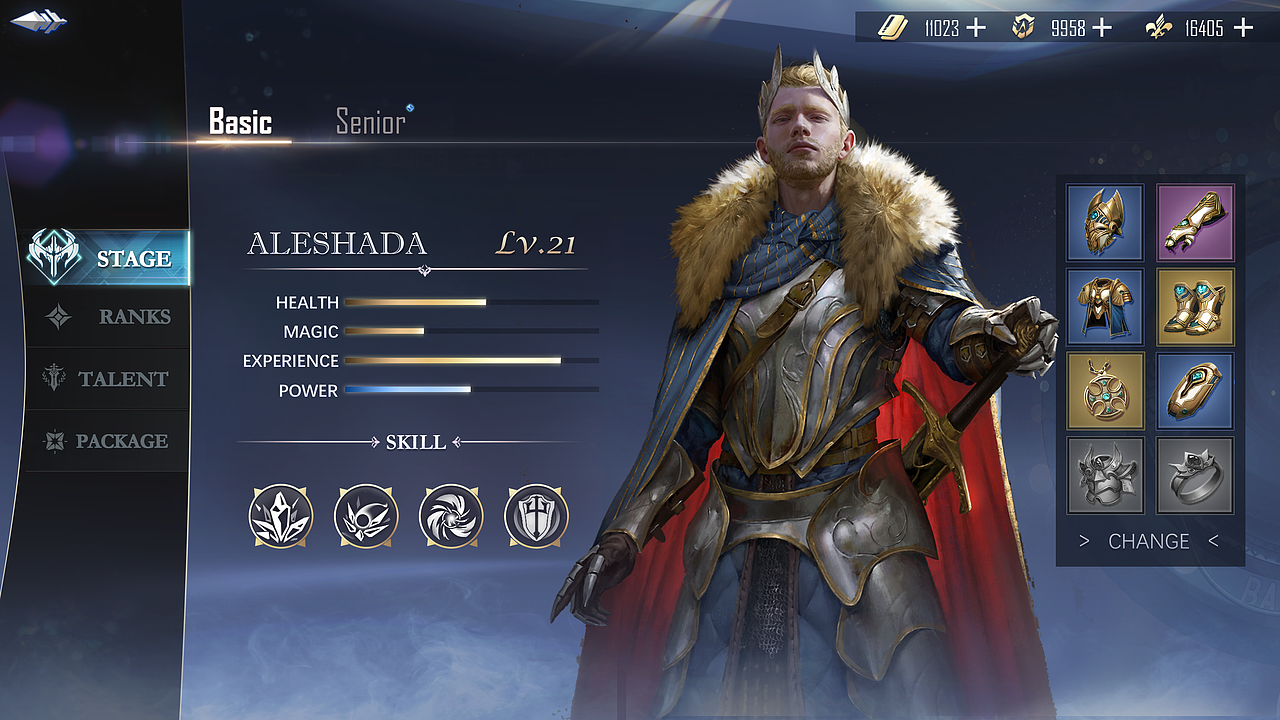Select the winged orb skill icon
Viewport: 1280px width, 720px height.
tap(367, 516)
